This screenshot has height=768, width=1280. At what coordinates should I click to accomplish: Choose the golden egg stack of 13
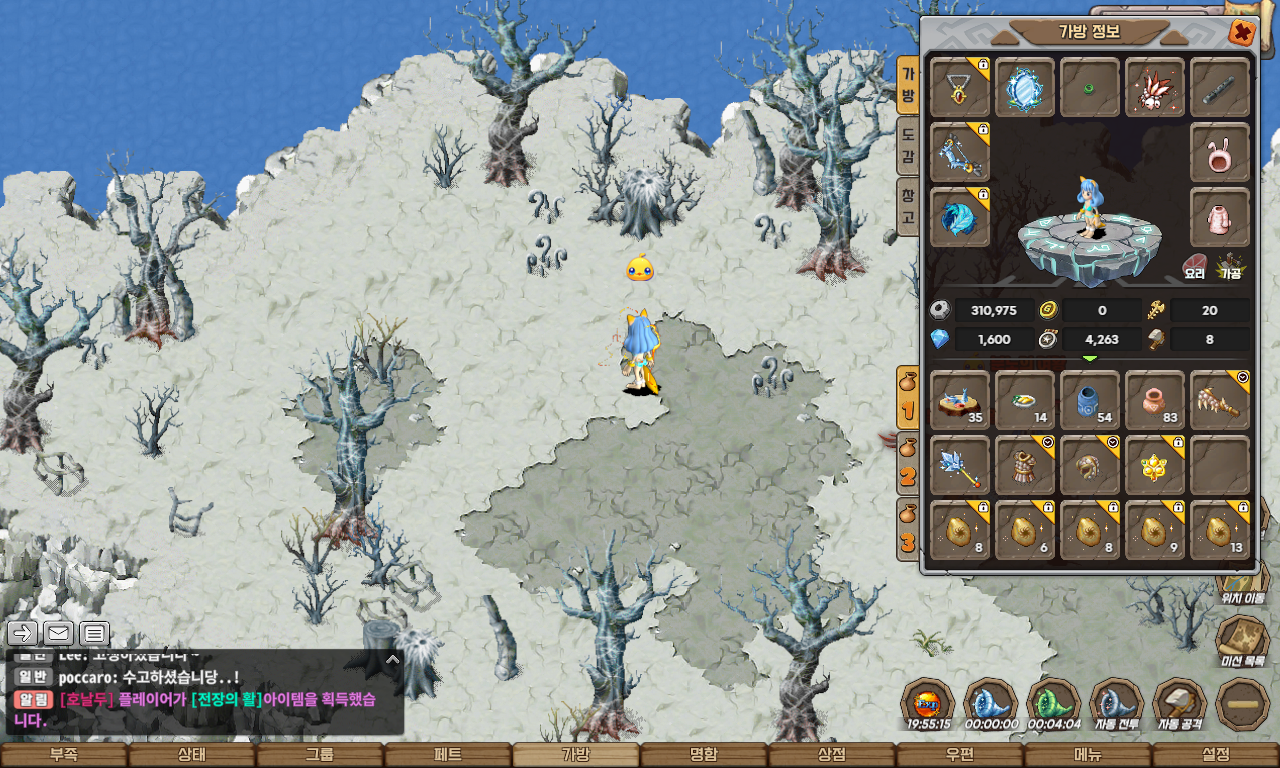pos(1220,530)
